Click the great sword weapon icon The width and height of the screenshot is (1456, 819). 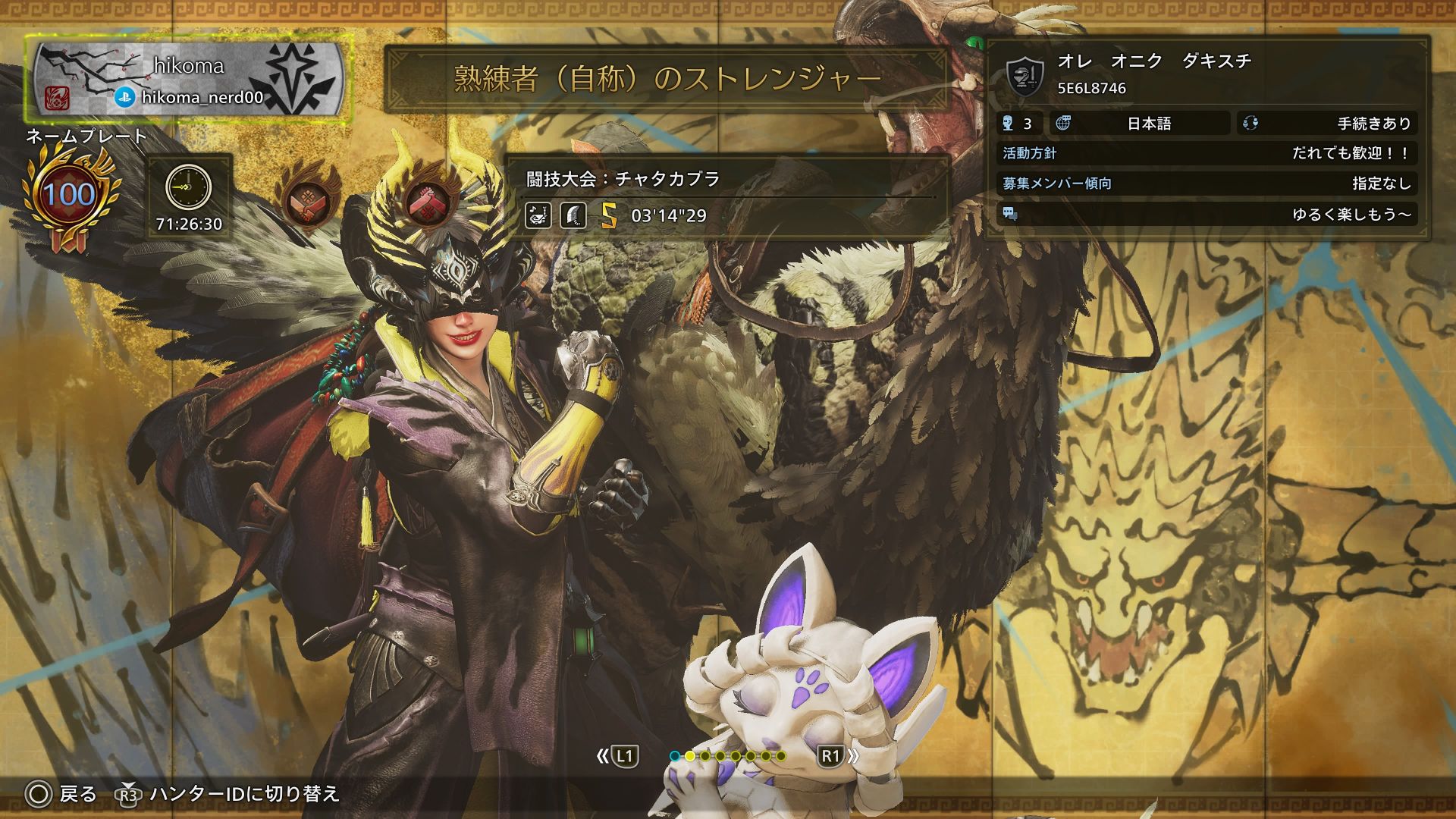[573, 216]
